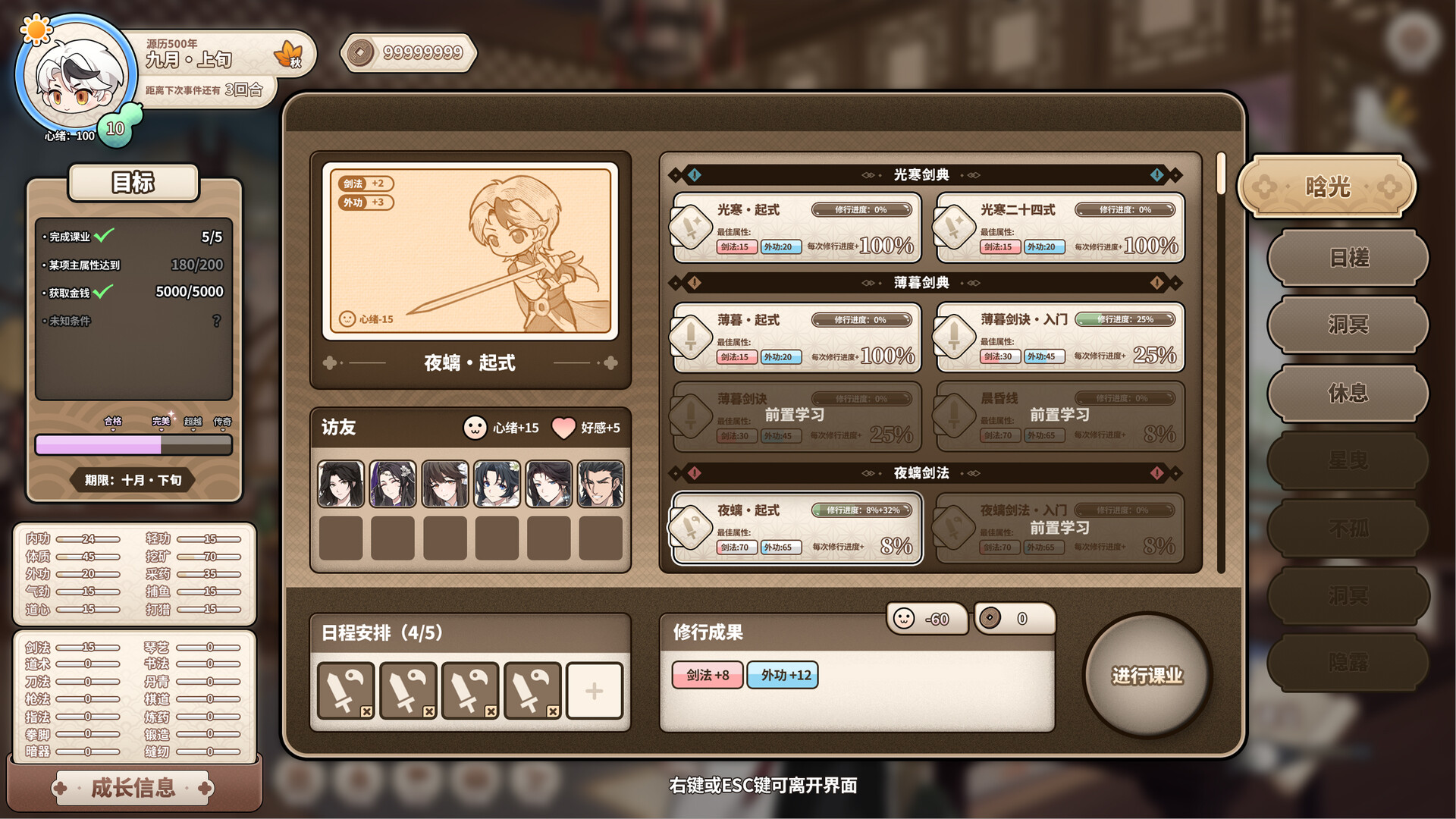This screenshot has width=1456, height=819.
Task: Click the mood smiley icon showing -60
Action: tap(905, 619)
